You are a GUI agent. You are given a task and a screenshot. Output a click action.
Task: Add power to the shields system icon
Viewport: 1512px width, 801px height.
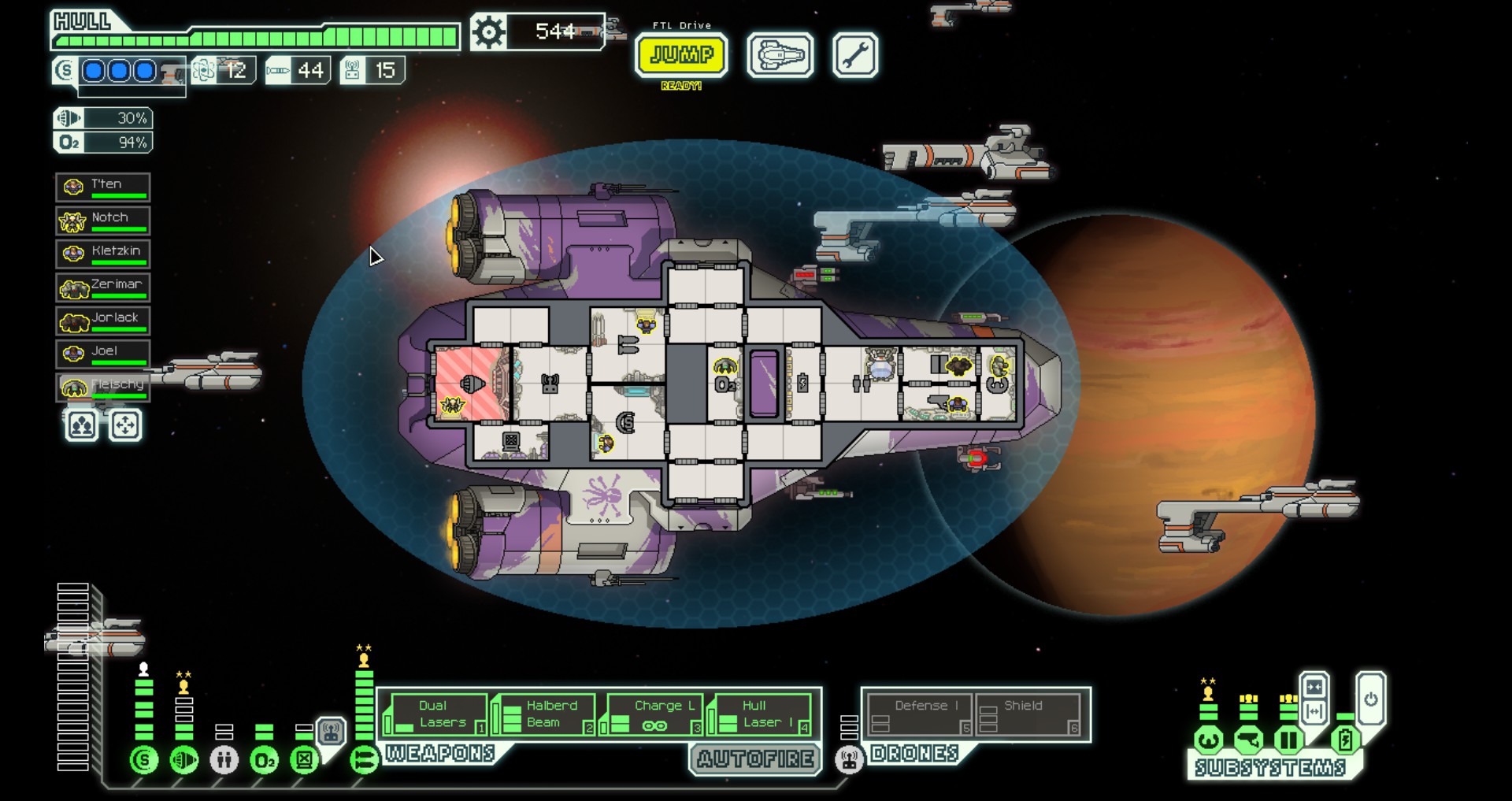point(144,760)
